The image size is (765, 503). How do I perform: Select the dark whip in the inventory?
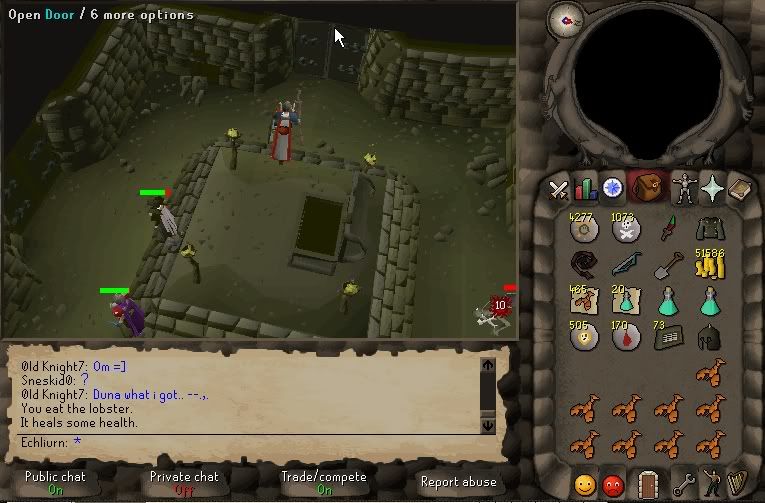pyautogui.click(x=583, y=265)
